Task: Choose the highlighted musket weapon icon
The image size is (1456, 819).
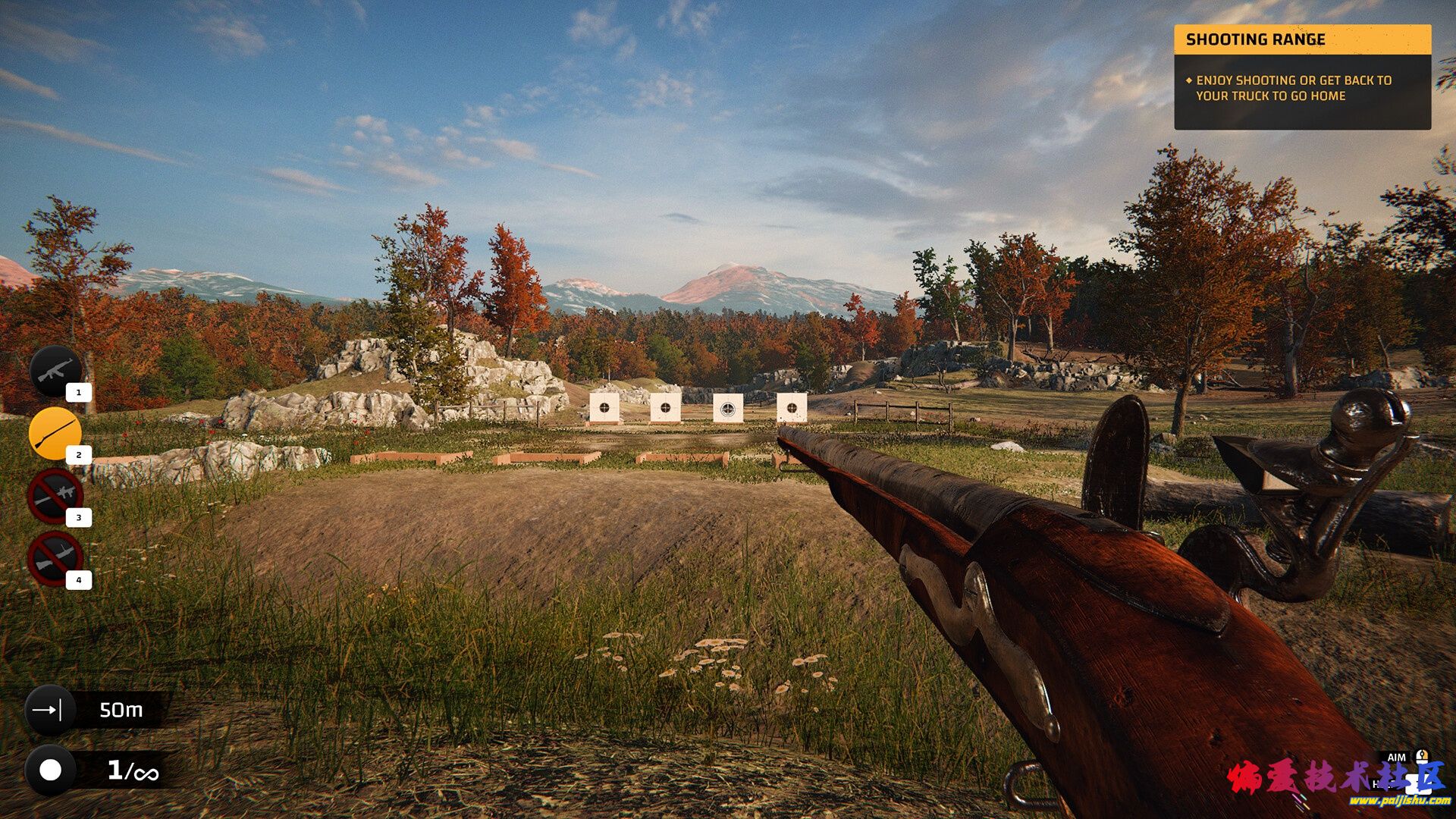Action: tap(55, 434)
